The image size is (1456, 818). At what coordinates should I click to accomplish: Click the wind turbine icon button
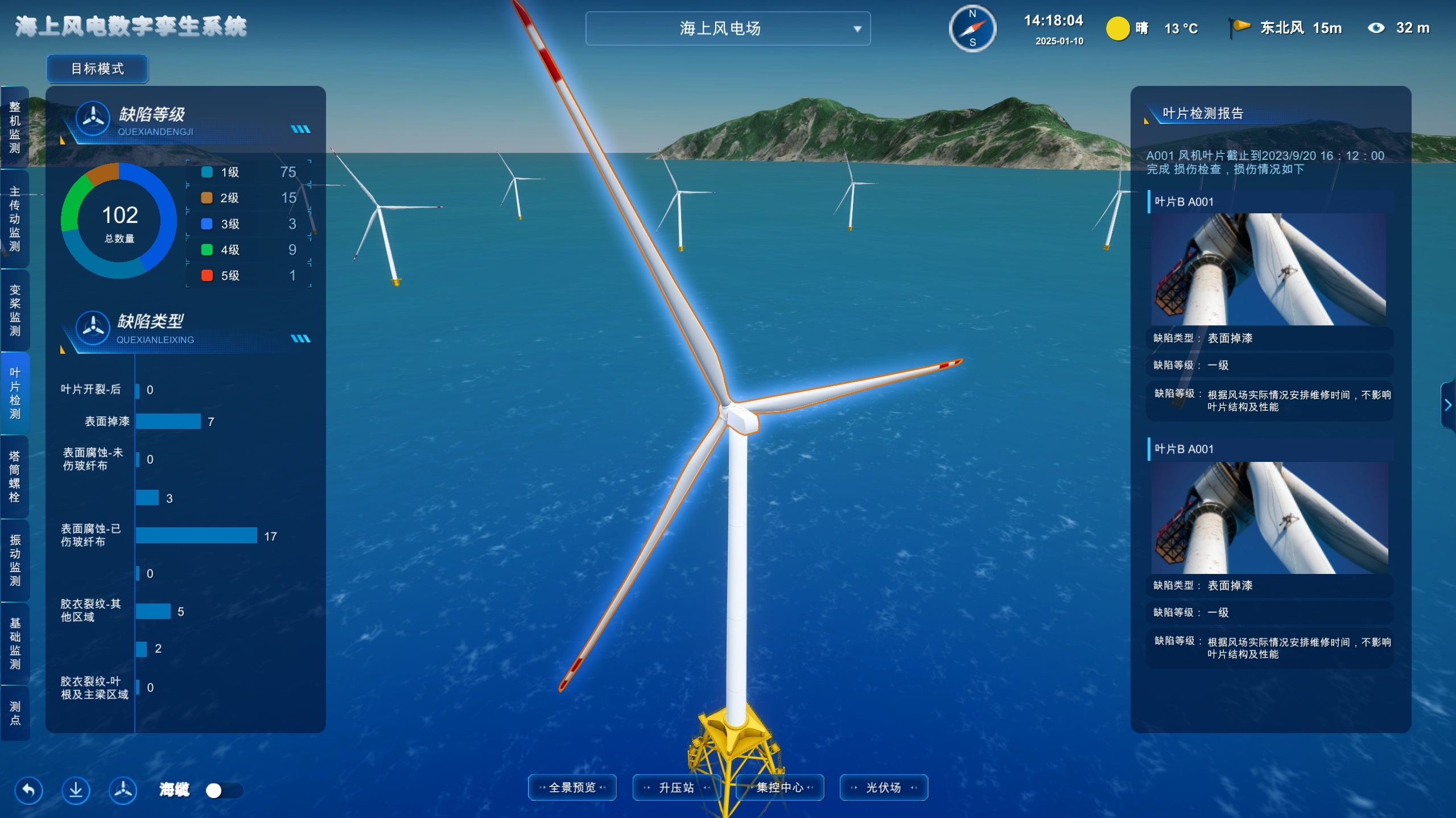tap(123, 790)
